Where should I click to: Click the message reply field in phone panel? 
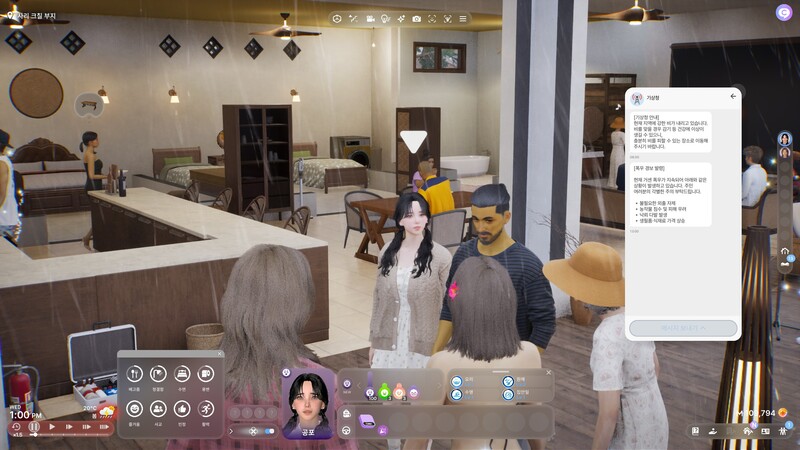683,327
